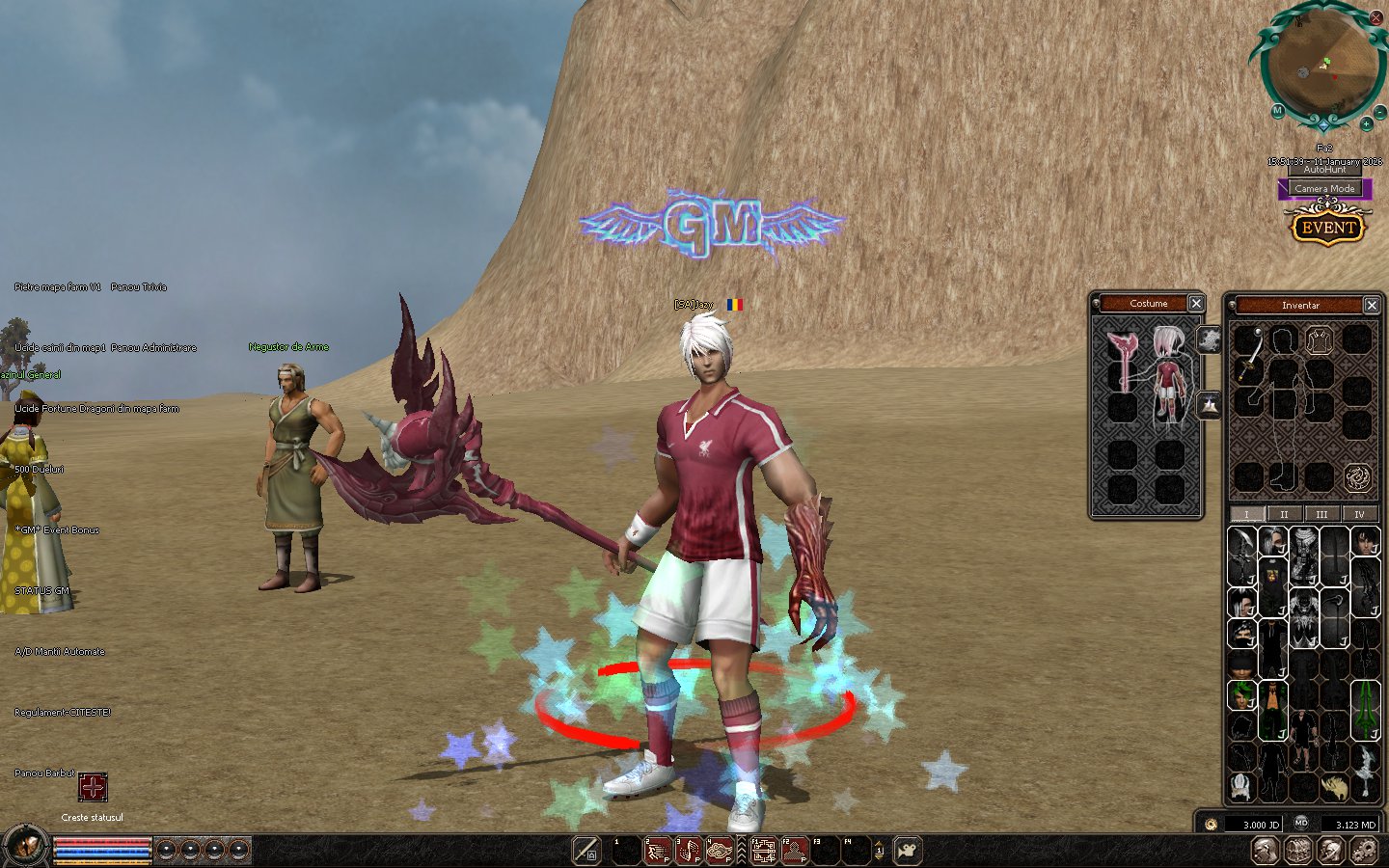Zoom in the minimap with plus button
This screenshot has height=868, width=1389.
click(1366, 123)
